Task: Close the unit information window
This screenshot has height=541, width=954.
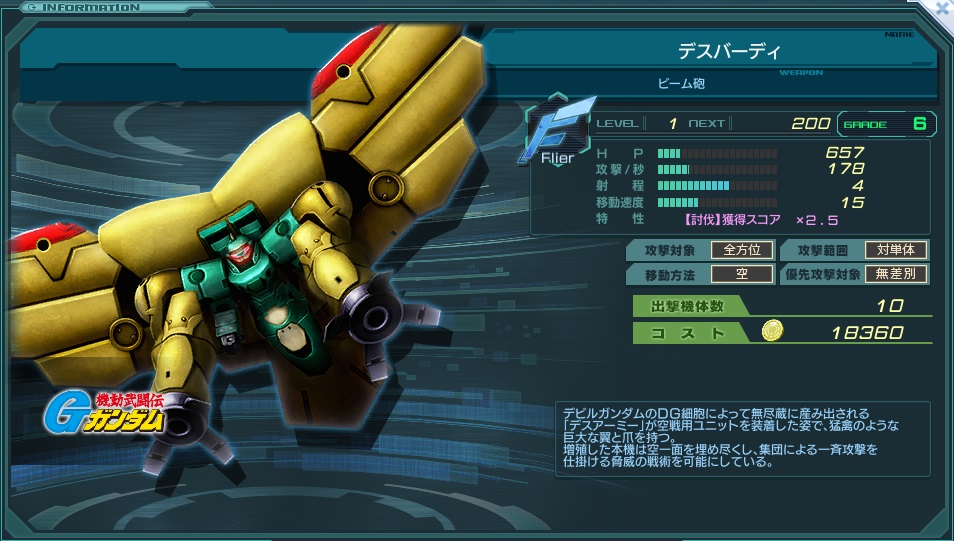Action: pos(943,6)
